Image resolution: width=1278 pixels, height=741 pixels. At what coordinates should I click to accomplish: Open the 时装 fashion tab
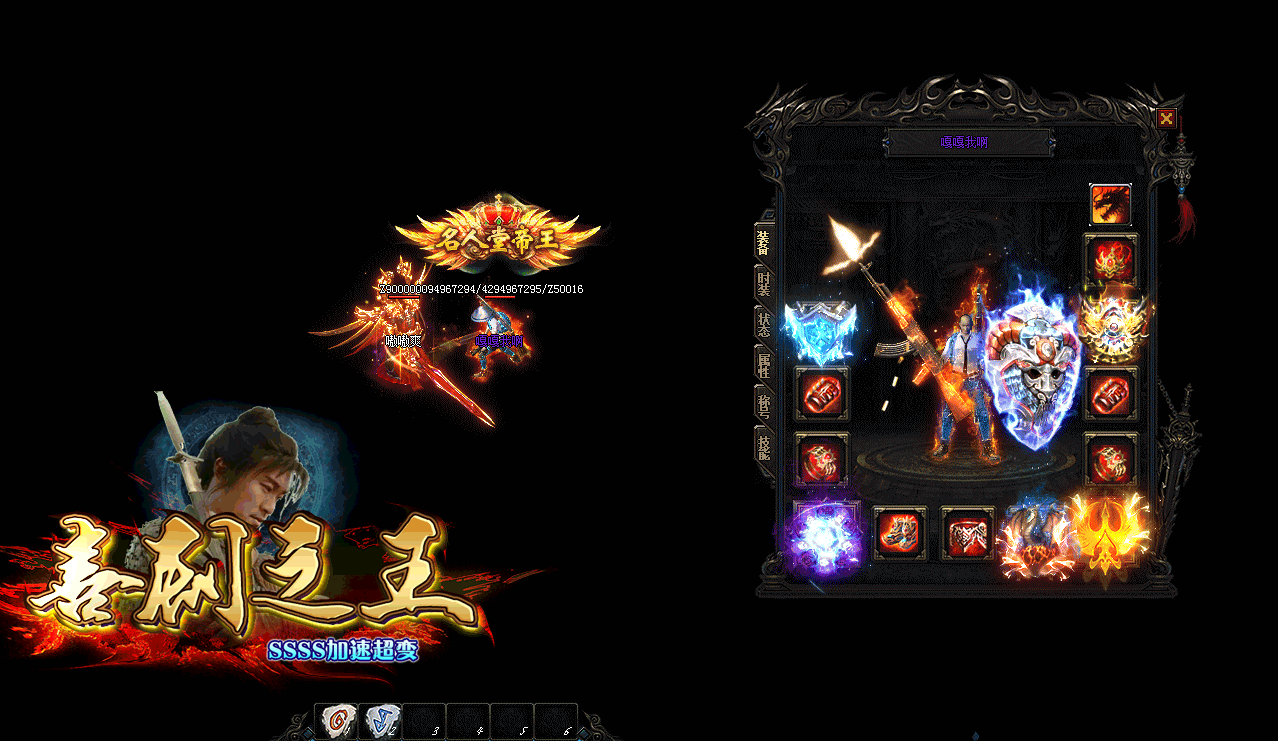tap(763, 283)
